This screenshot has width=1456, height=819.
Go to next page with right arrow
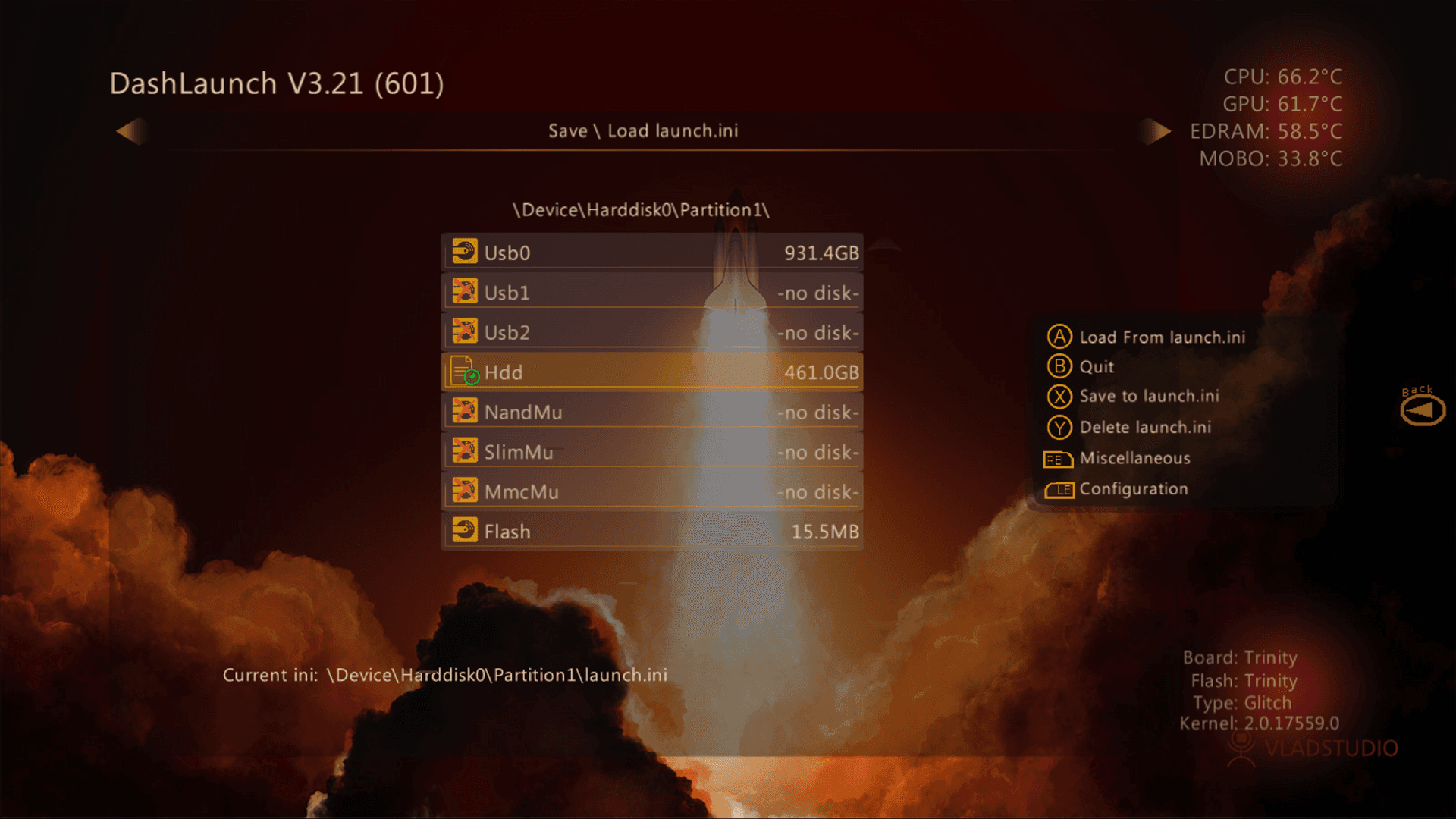[x=1156, y=131]
